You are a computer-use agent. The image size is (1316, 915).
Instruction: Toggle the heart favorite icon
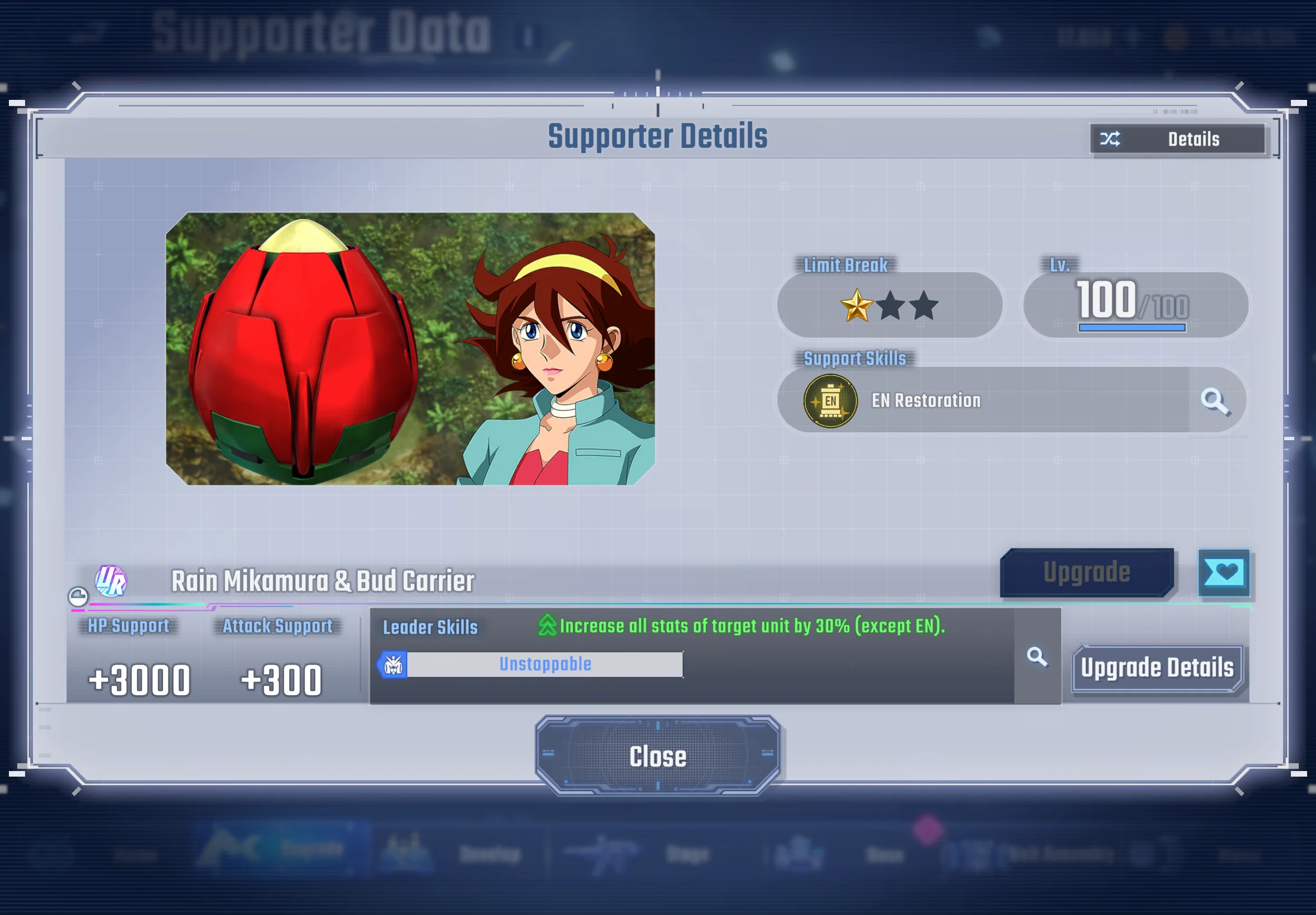pos(1223,572)
